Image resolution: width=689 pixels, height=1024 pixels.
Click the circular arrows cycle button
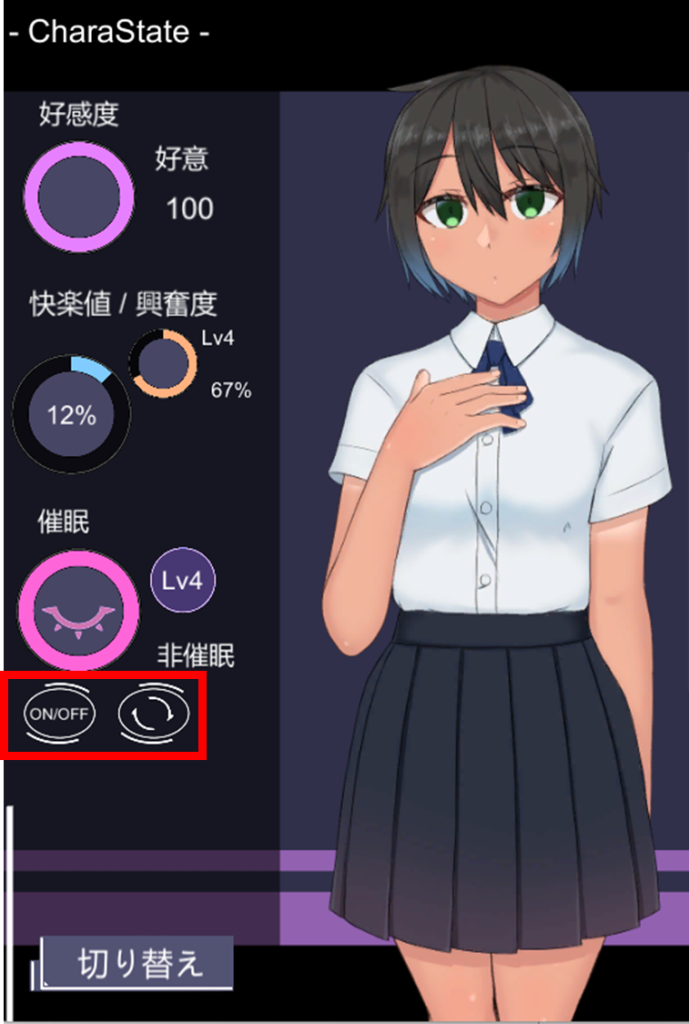click(x=153, y=714)
